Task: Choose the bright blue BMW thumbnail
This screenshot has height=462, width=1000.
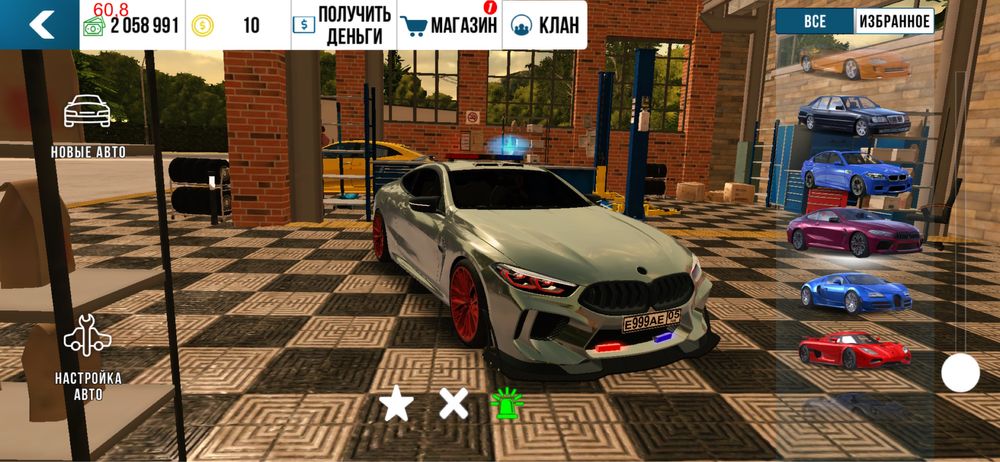Action: [x=856, y=172]
